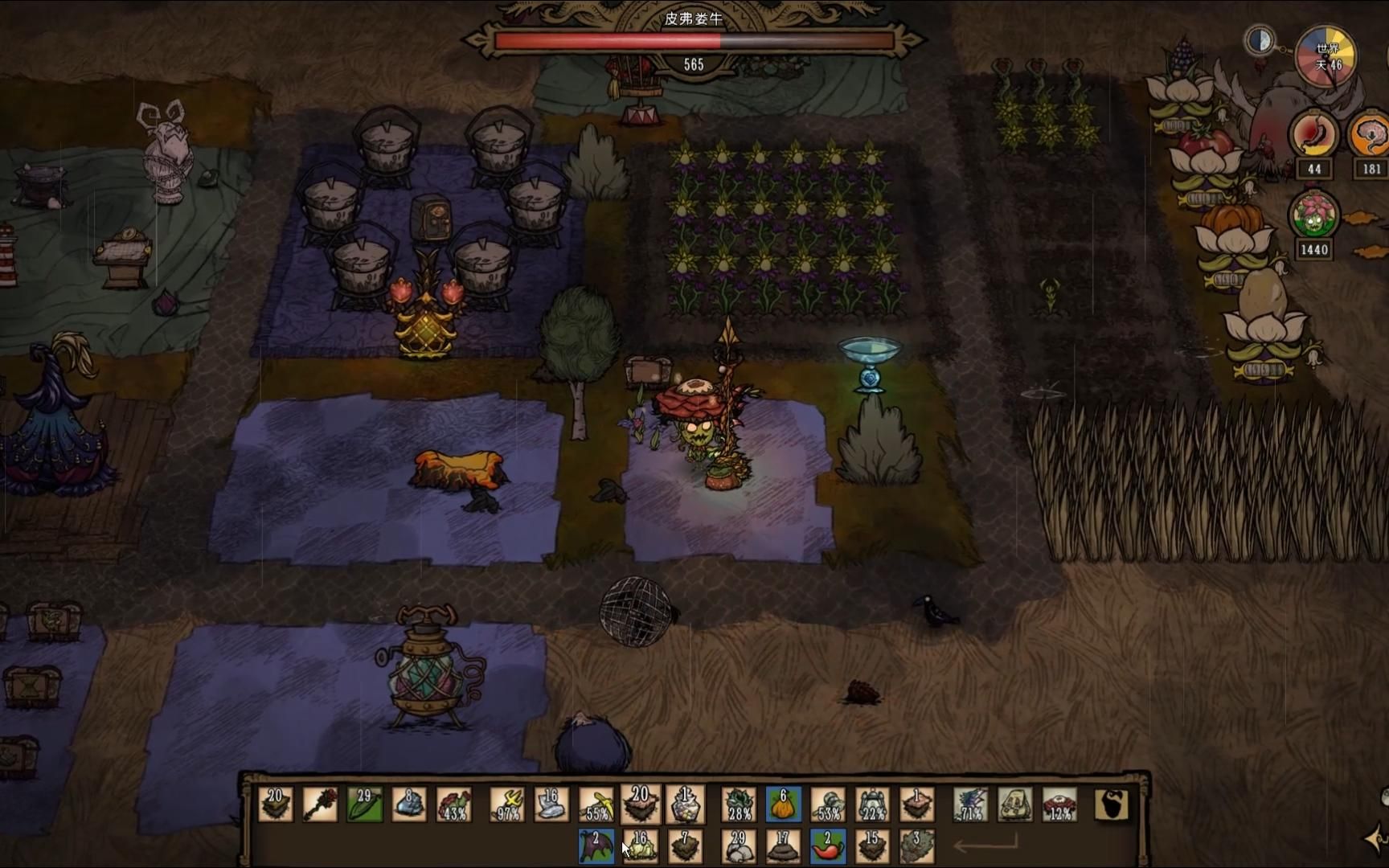Select the equipped weapon at 71%

pos(970,805)
